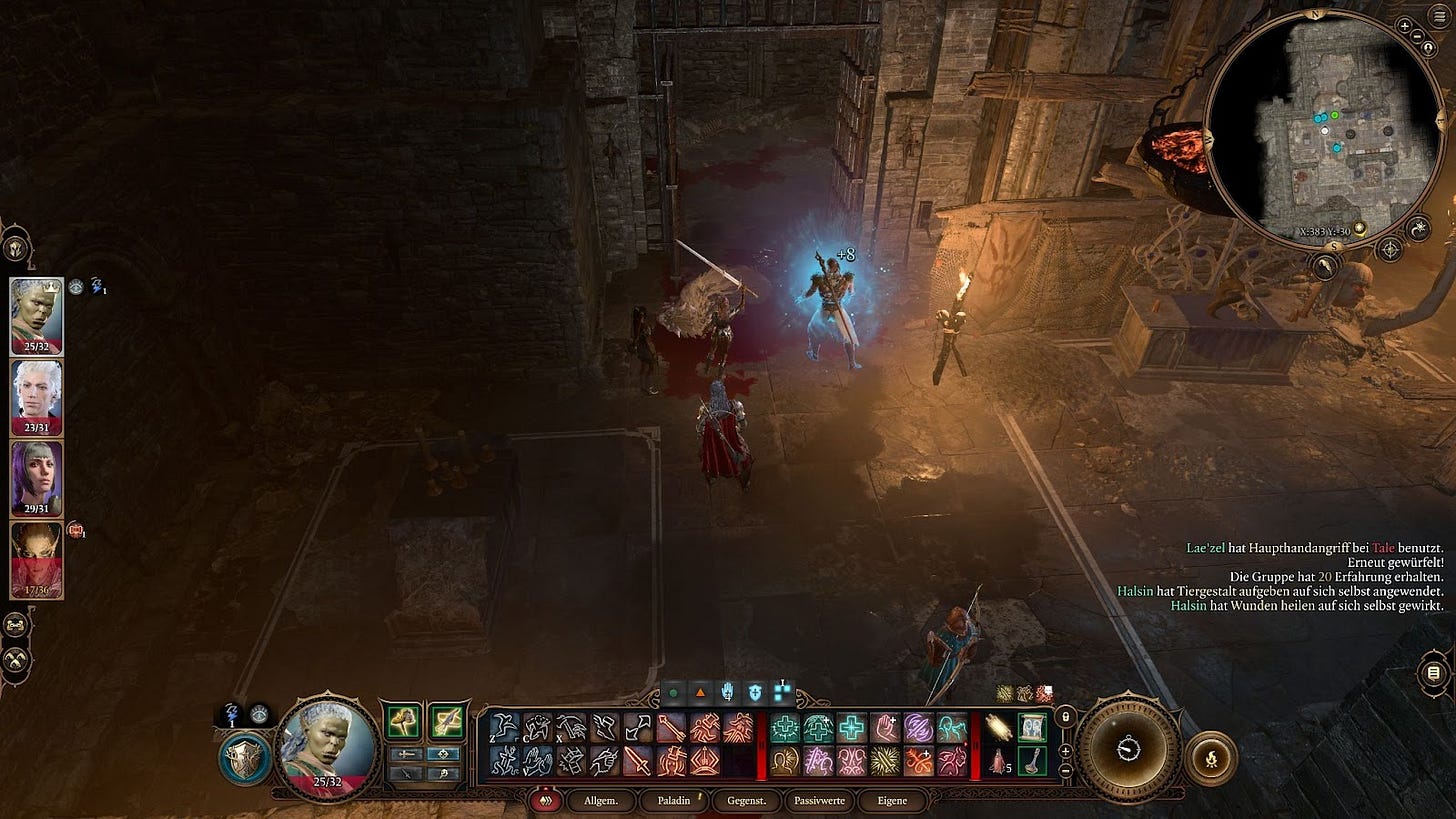
Task: Toggle the hotbar lock padlock
Action: [1066, 717]
